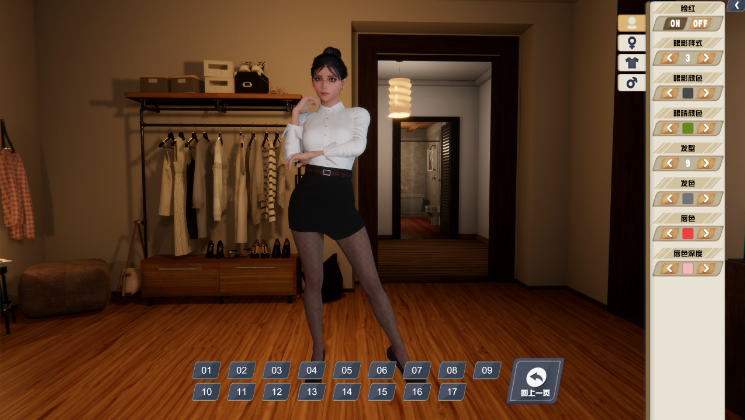Turn blush ON
Image resolution: width=745 pixels, height=420 pixels.
(675, 23)
